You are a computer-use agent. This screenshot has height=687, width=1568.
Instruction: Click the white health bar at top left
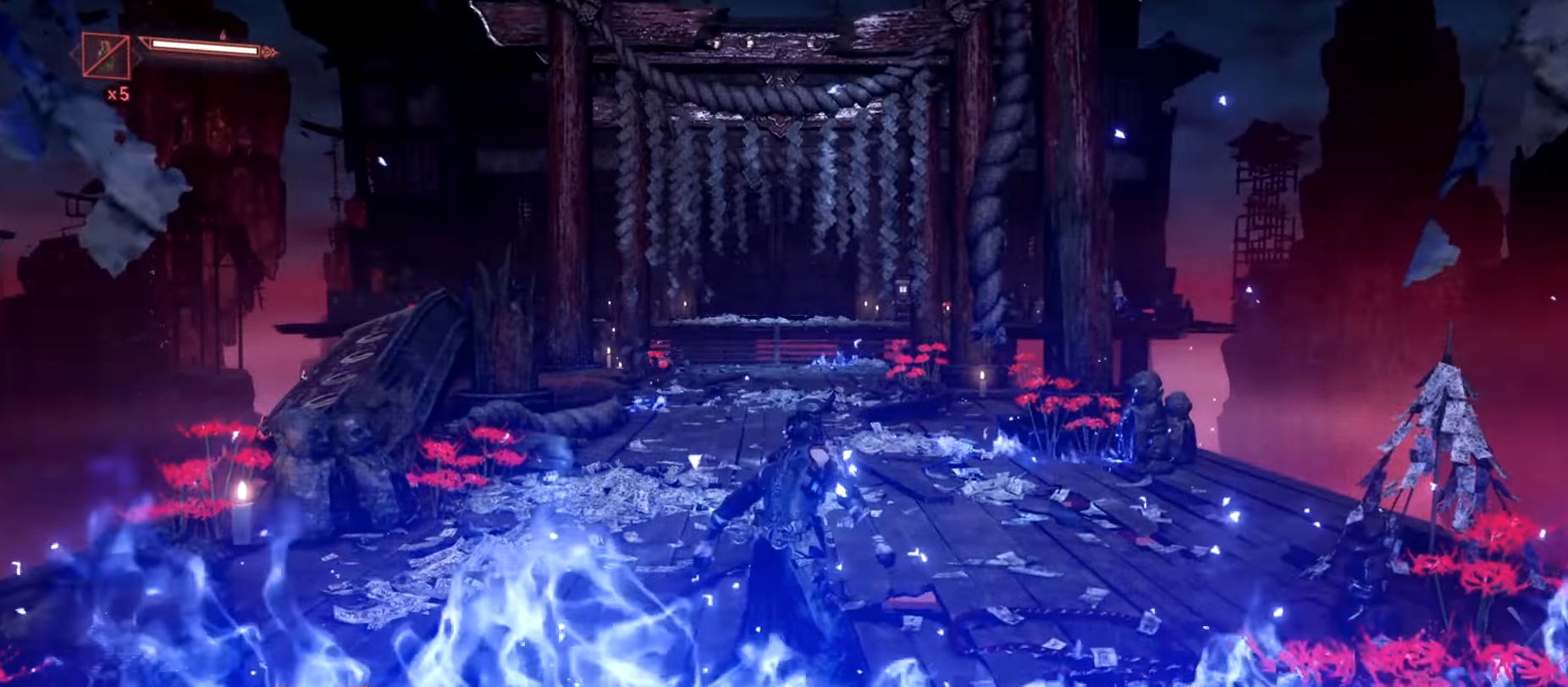(x=203, y=47)
